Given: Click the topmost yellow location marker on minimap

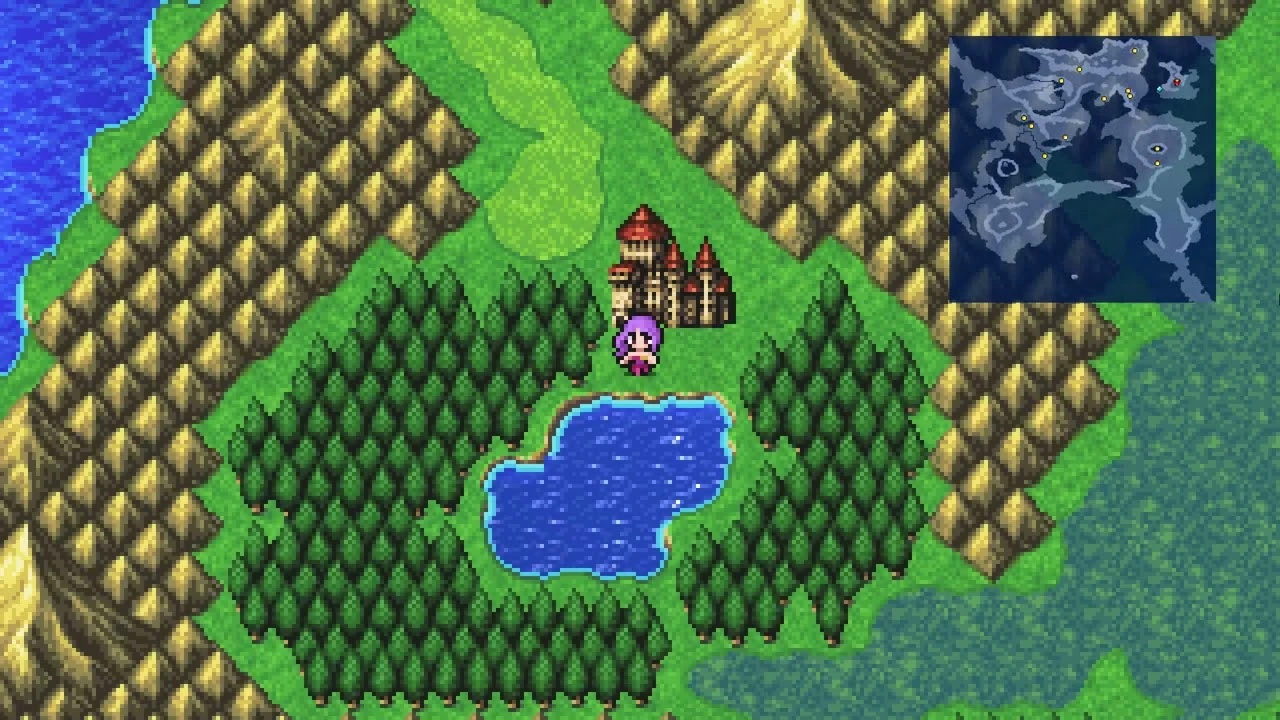Looking at the screenshot, I should pos(1134,51).
